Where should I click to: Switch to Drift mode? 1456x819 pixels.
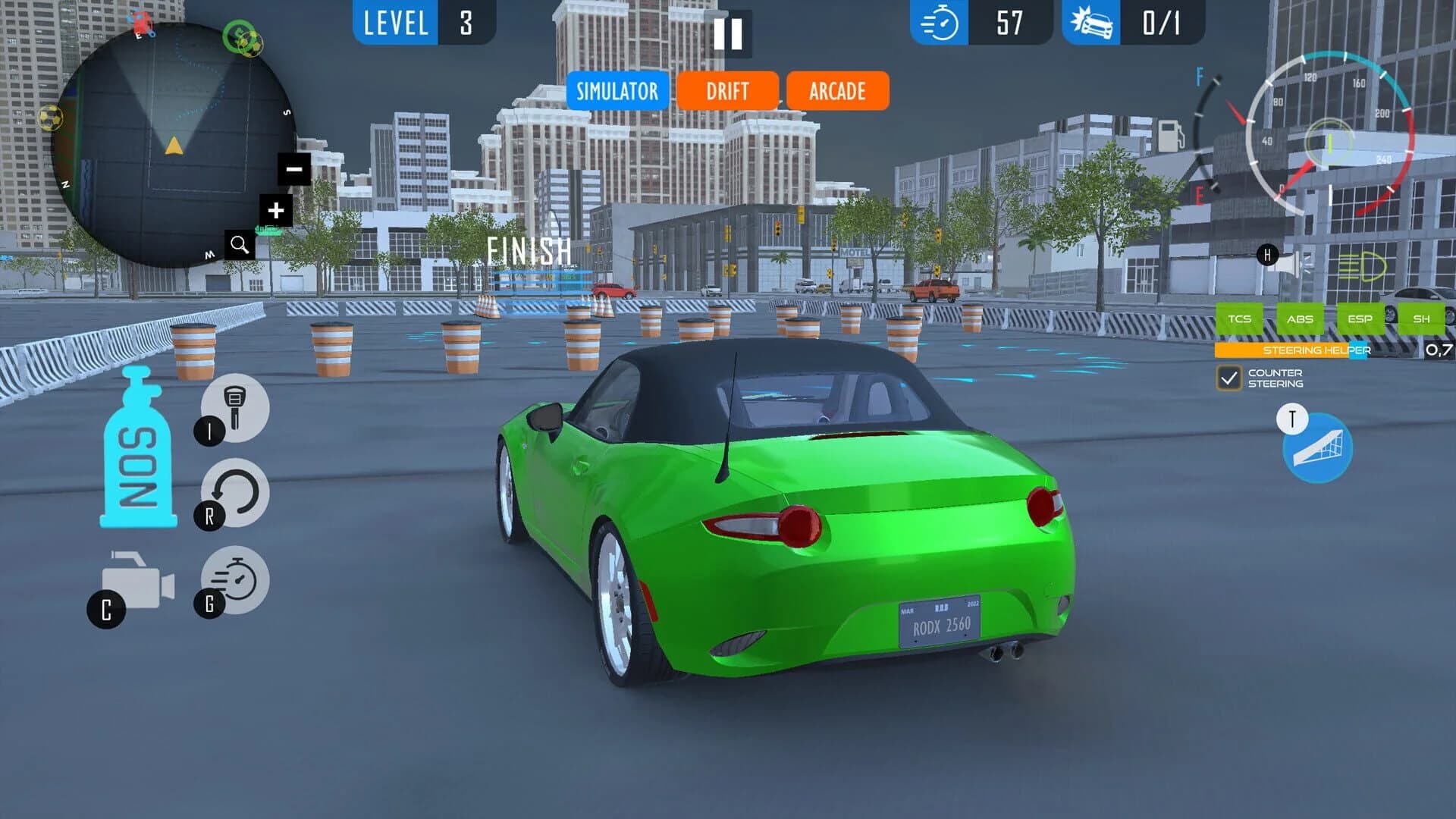(728, 91)
